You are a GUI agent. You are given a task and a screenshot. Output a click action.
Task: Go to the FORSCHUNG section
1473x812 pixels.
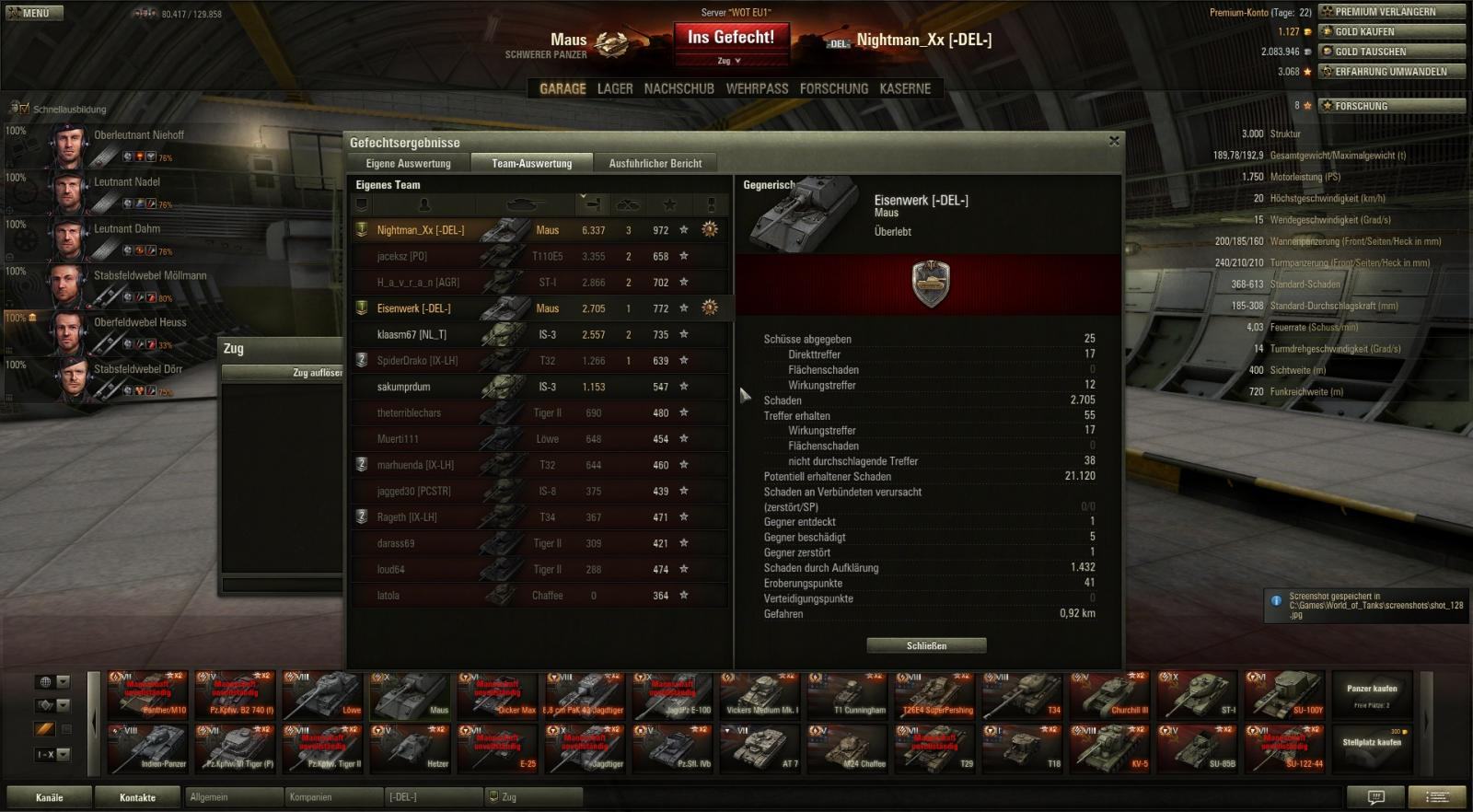[x=833, y=89]
